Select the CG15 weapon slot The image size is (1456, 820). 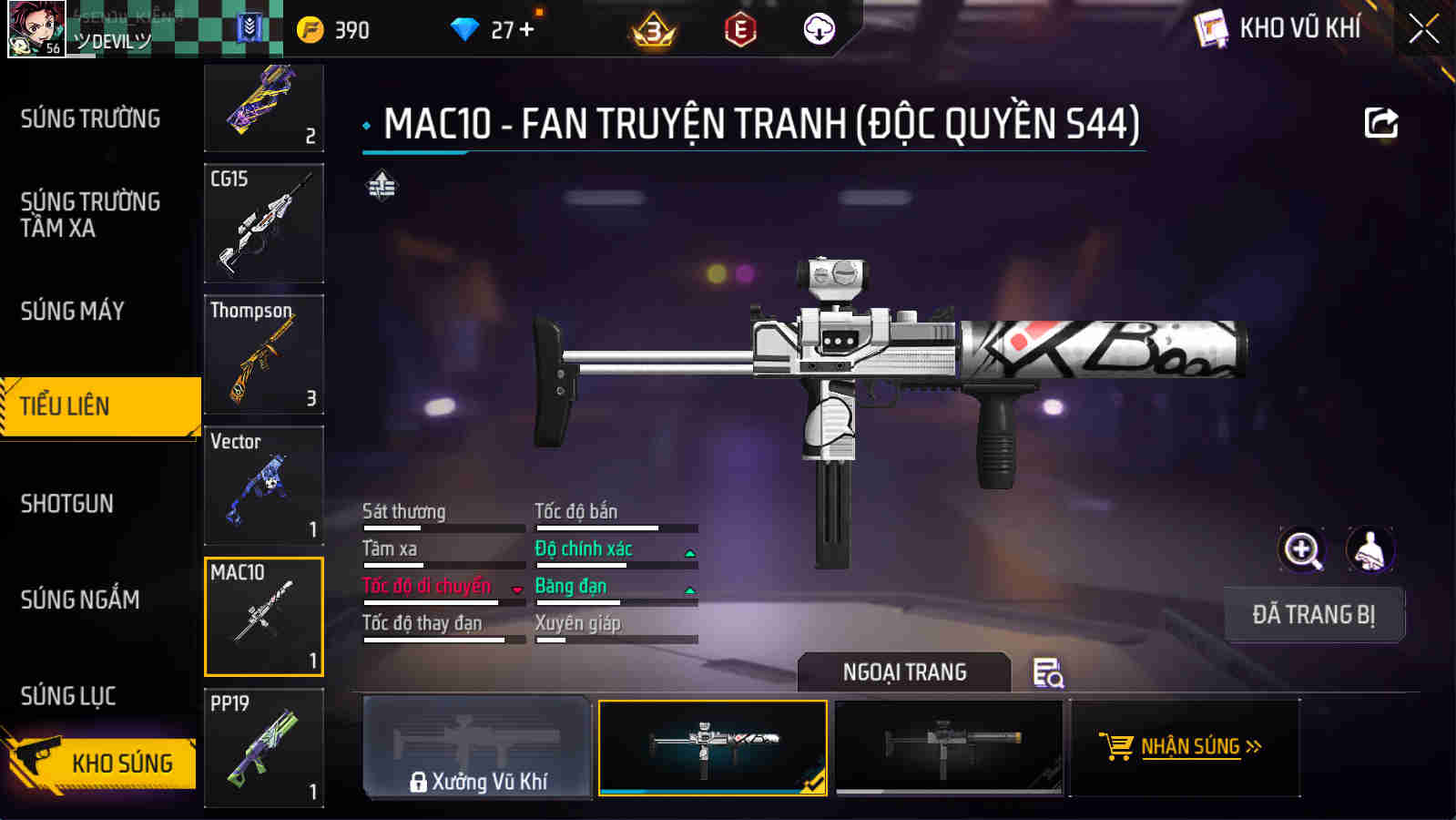264,223
